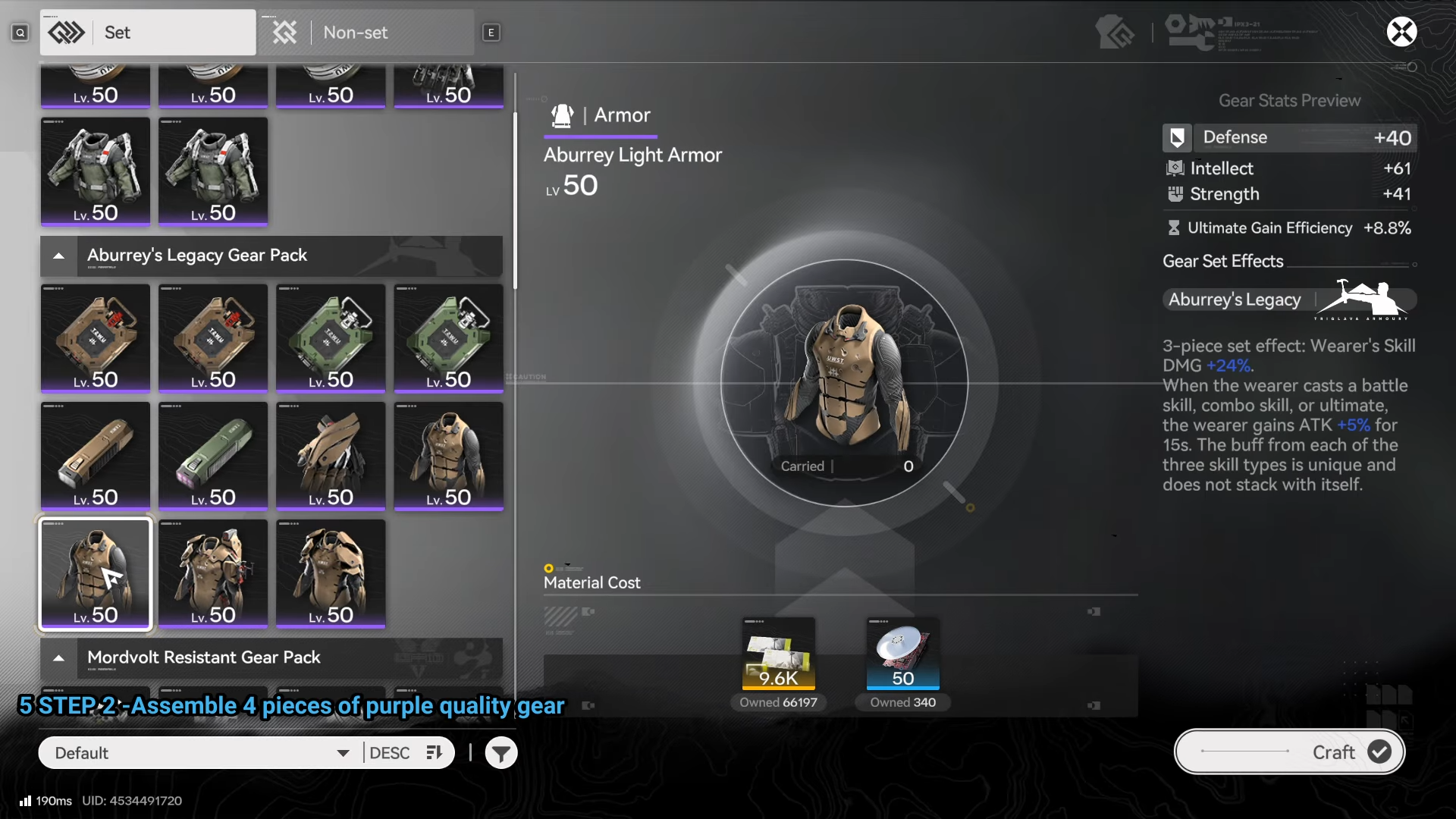Inspect the 50-count disc material

902,654
